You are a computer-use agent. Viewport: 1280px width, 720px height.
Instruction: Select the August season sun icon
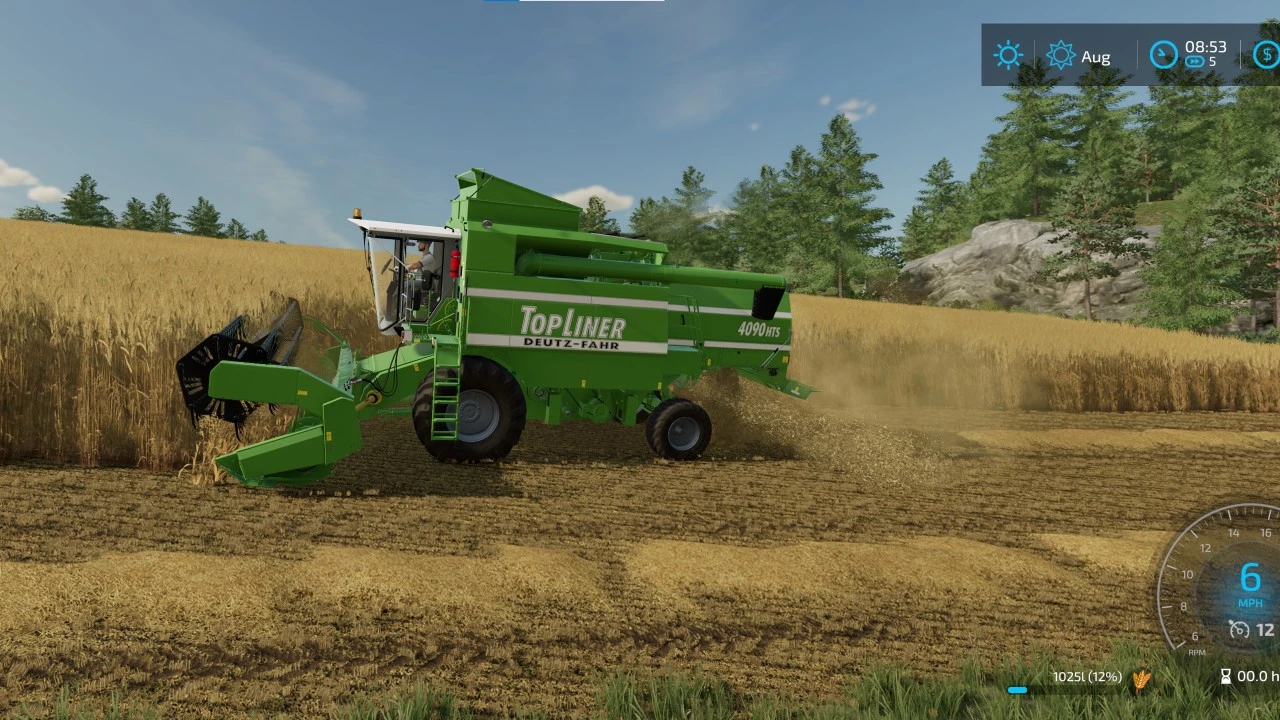coord(1060,55)
